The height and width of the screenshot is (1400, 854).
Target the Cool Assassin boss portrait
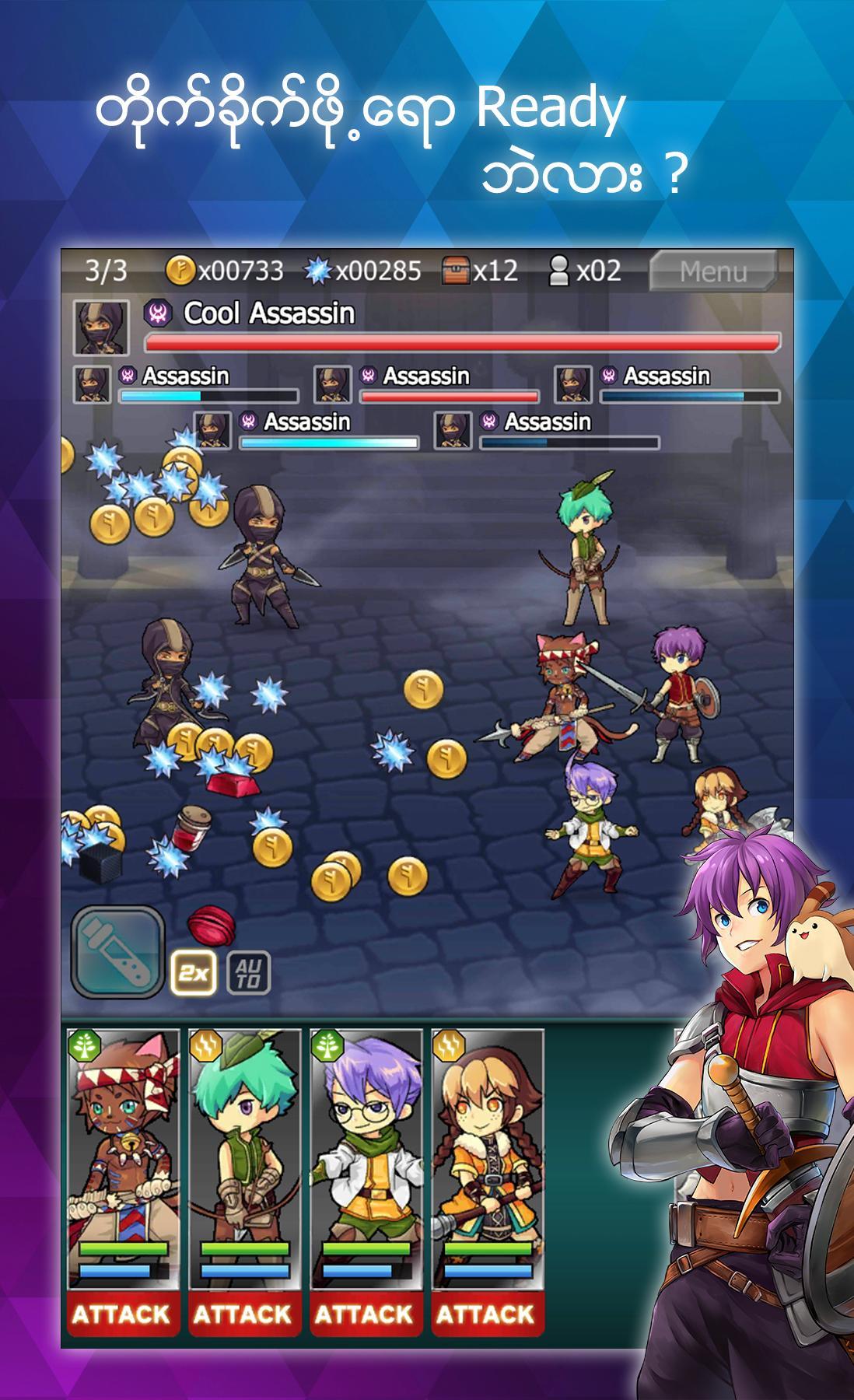pos(100,327)
